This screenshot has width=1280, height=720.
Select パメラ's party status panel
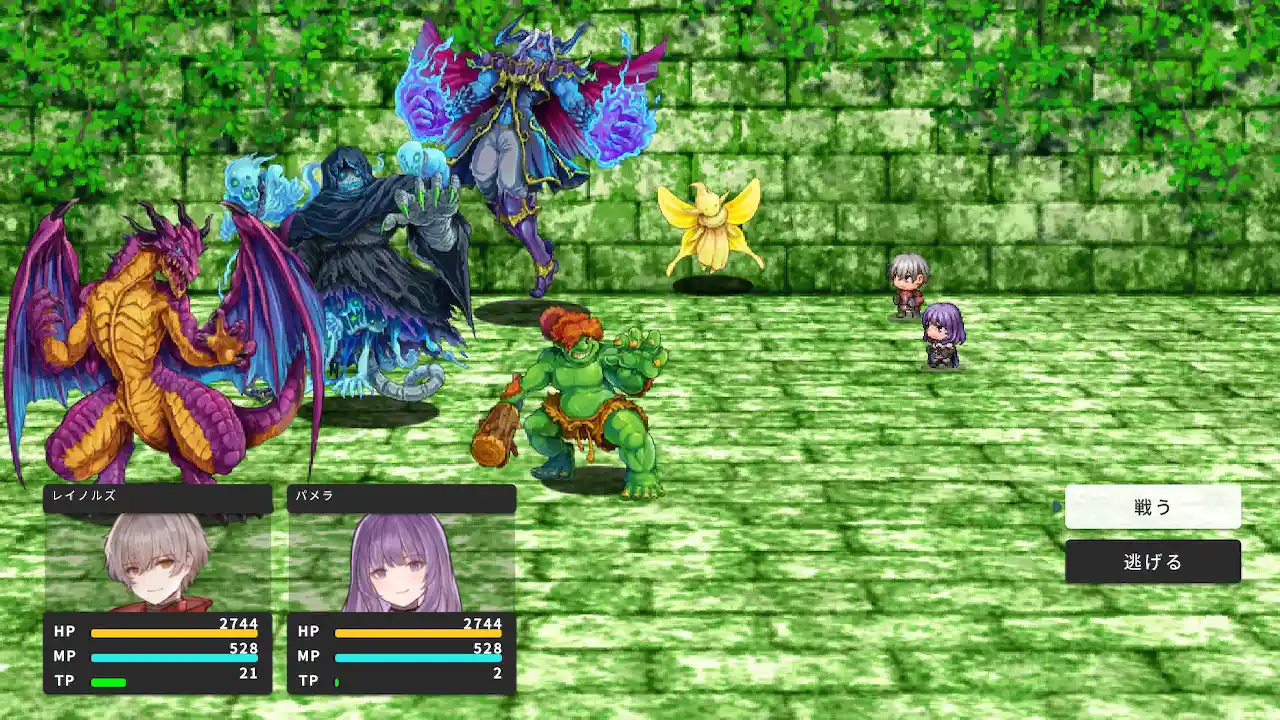pos(401,589)
